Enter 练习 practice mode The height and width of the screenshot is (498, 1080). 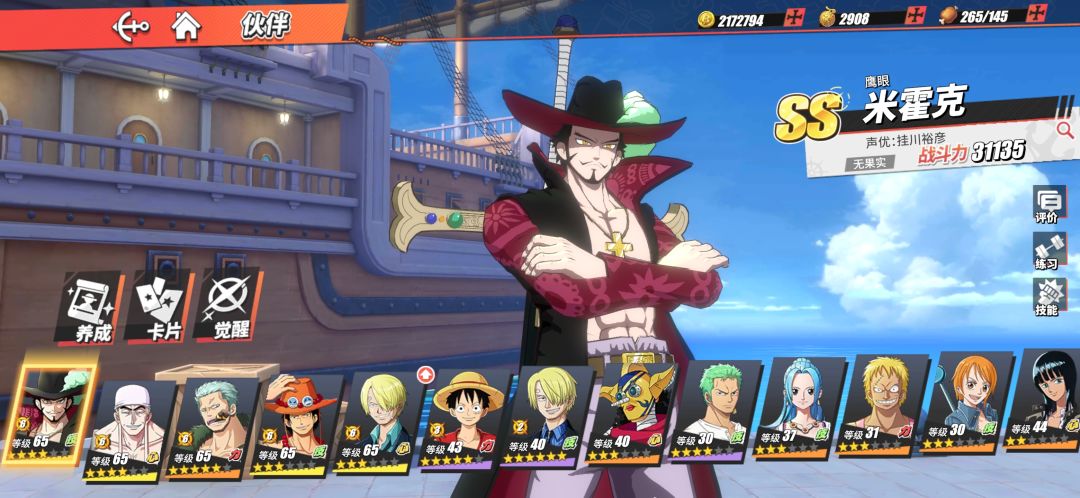click(x=1047, y=251)
